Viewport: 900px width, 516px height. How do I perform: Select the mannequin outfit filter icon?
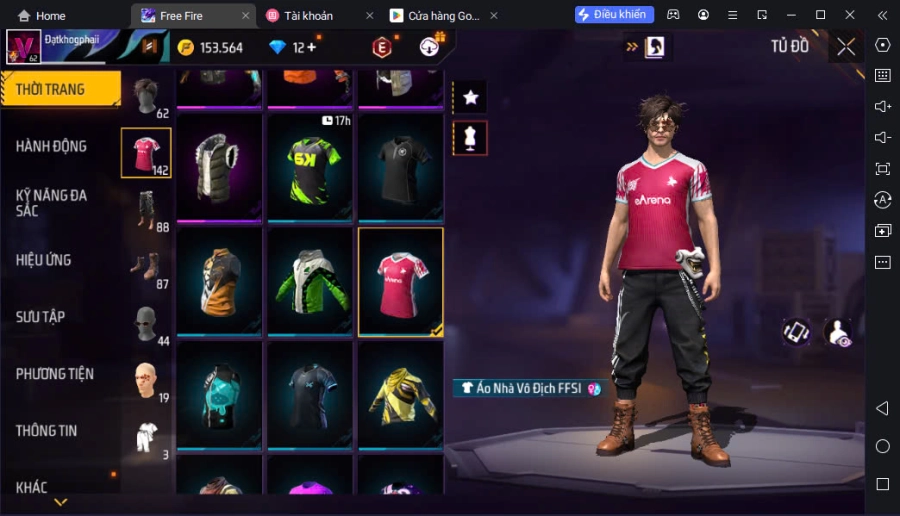pyautogui.click(x=470, y=138)
